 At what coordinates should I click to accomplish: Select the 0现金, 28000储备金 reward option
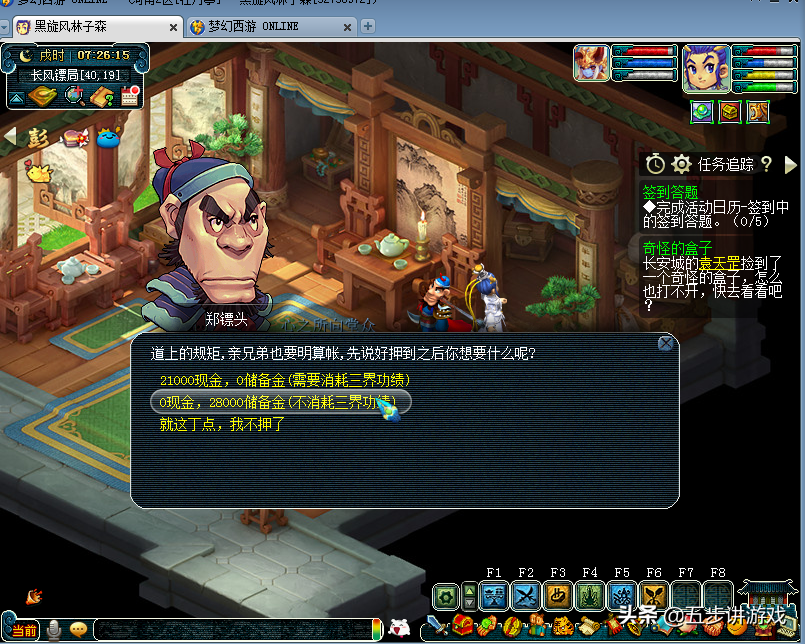pyautogui.click(x=280, y=403)
